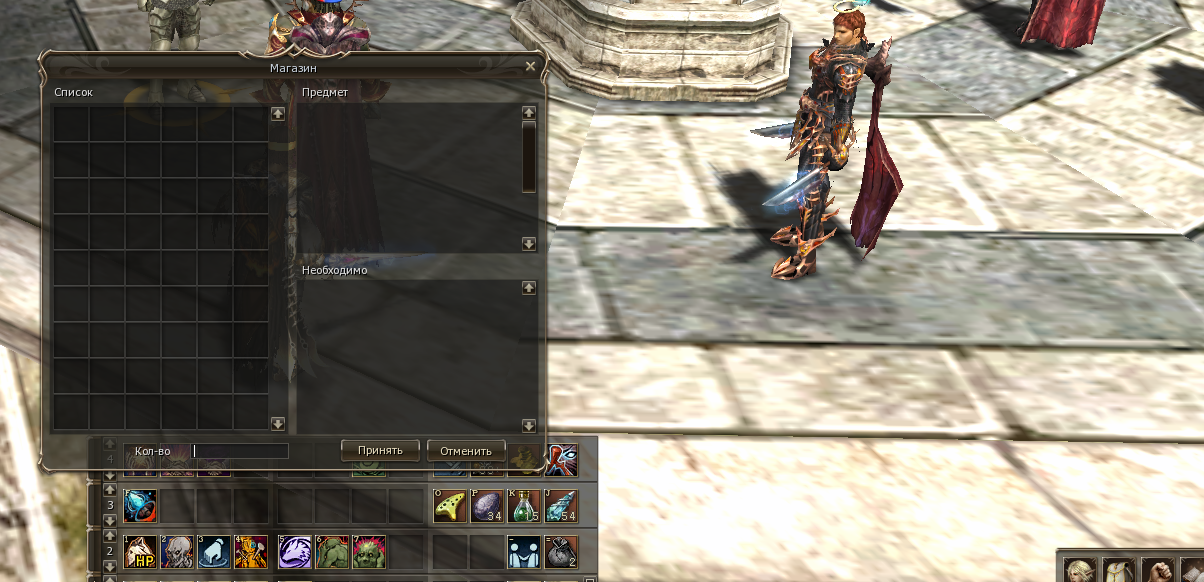The image size is (1204, 582).
Task: Focus the Кол-во quantity input field
Action: 240,451
